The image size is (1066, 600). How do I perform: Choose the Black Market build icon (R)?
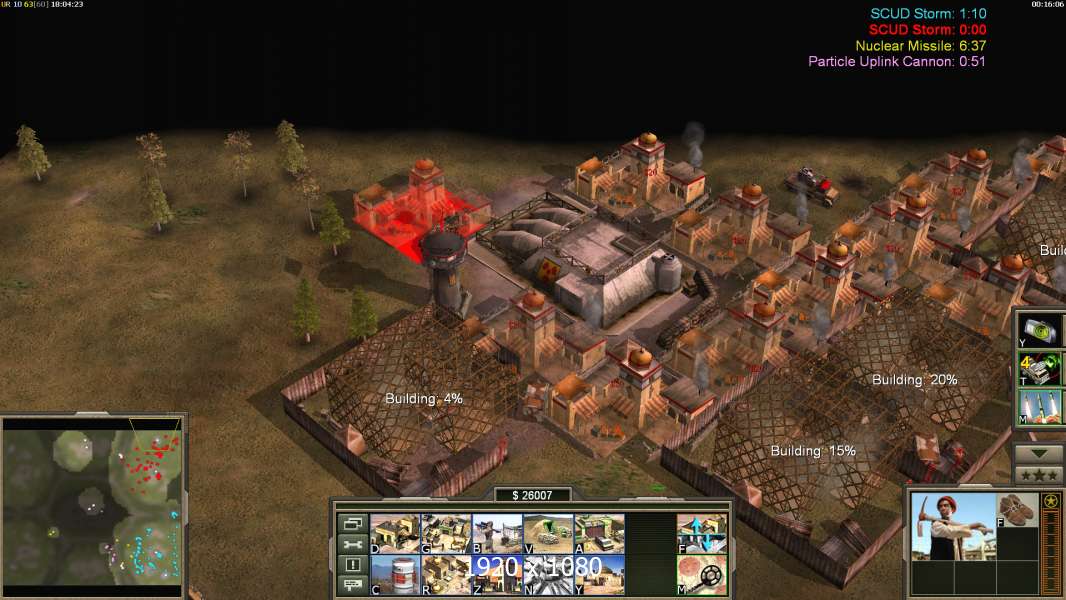(x=446, y=575)
